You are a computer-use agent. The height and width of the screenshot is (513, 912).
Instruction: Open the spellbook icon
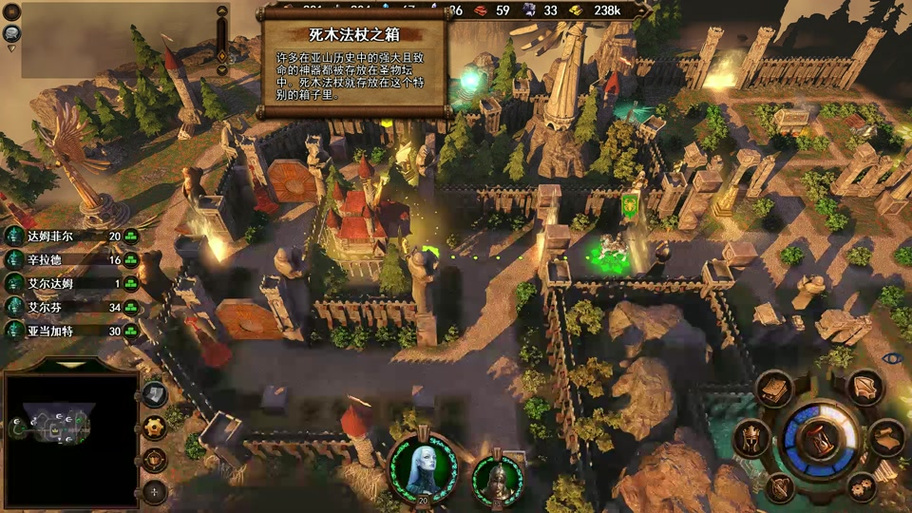click(775, 389)
